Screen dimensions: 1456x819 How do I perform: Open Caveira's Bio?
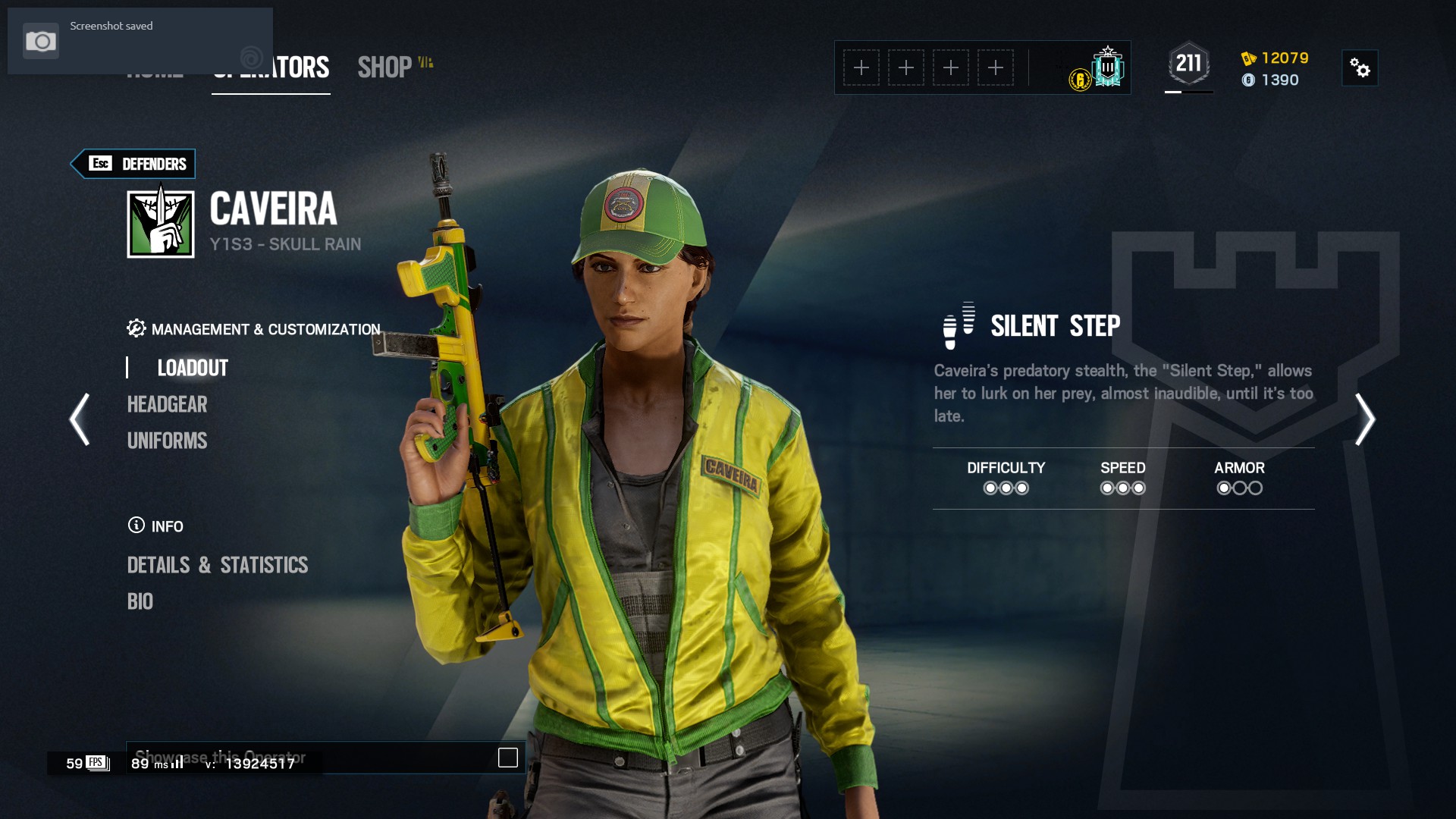pos(140,601)
